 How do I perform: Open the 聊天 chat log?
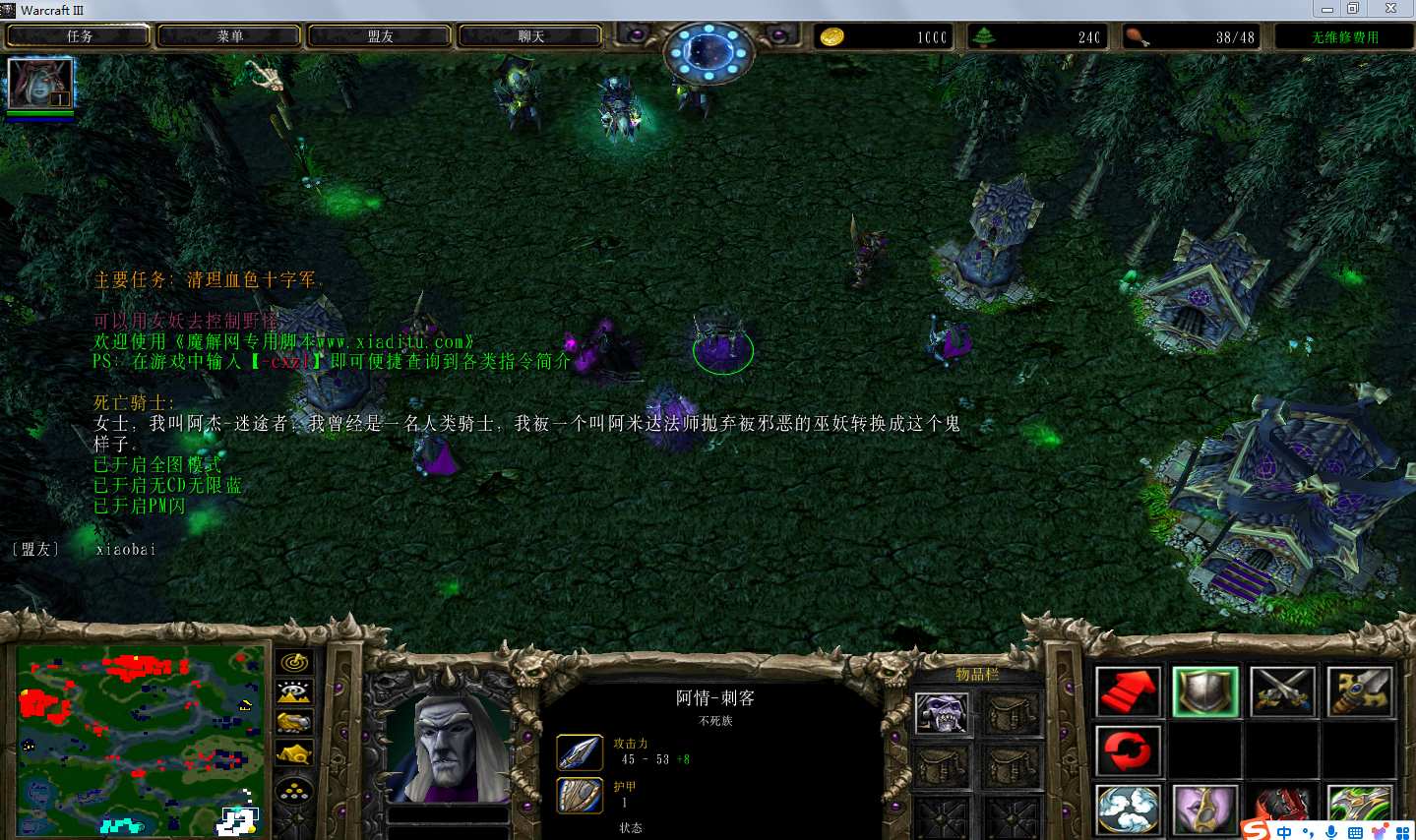530,36
